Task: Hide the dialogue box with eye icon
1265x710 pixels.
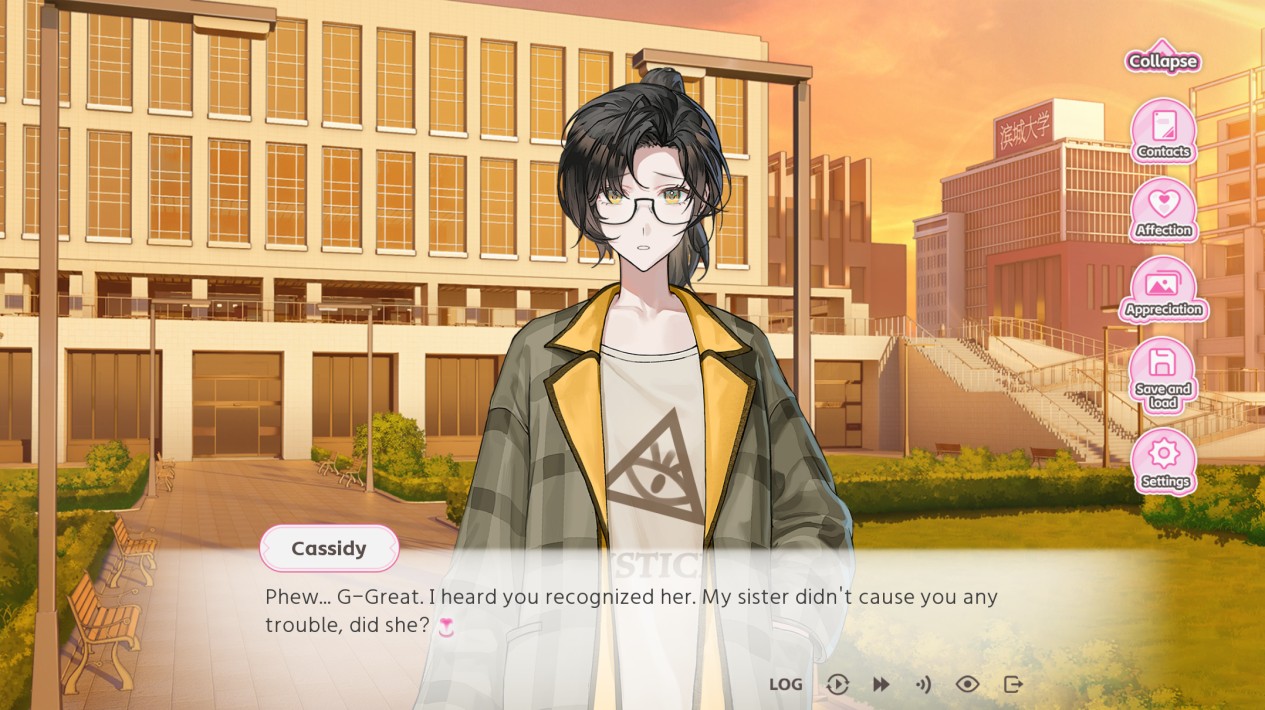Action: point(967,684)
